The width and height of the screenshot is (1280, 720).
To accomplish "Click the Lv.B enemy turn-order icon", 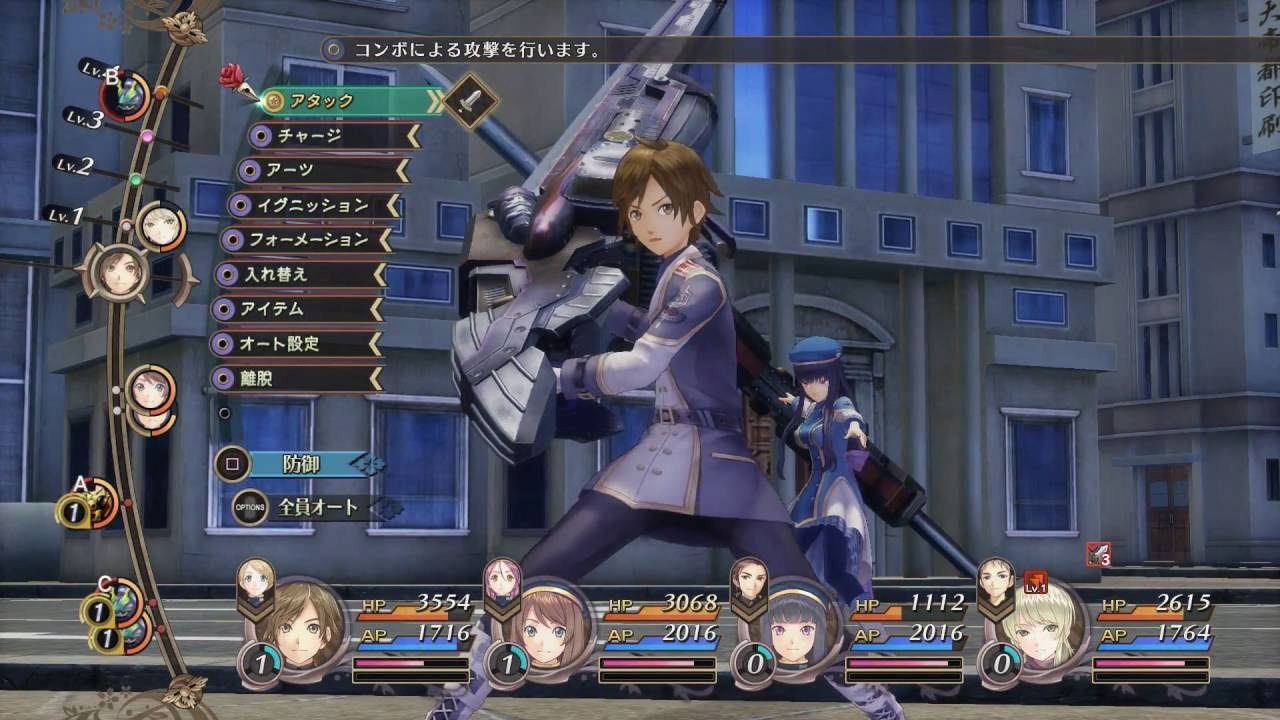I will click(127, 97).
